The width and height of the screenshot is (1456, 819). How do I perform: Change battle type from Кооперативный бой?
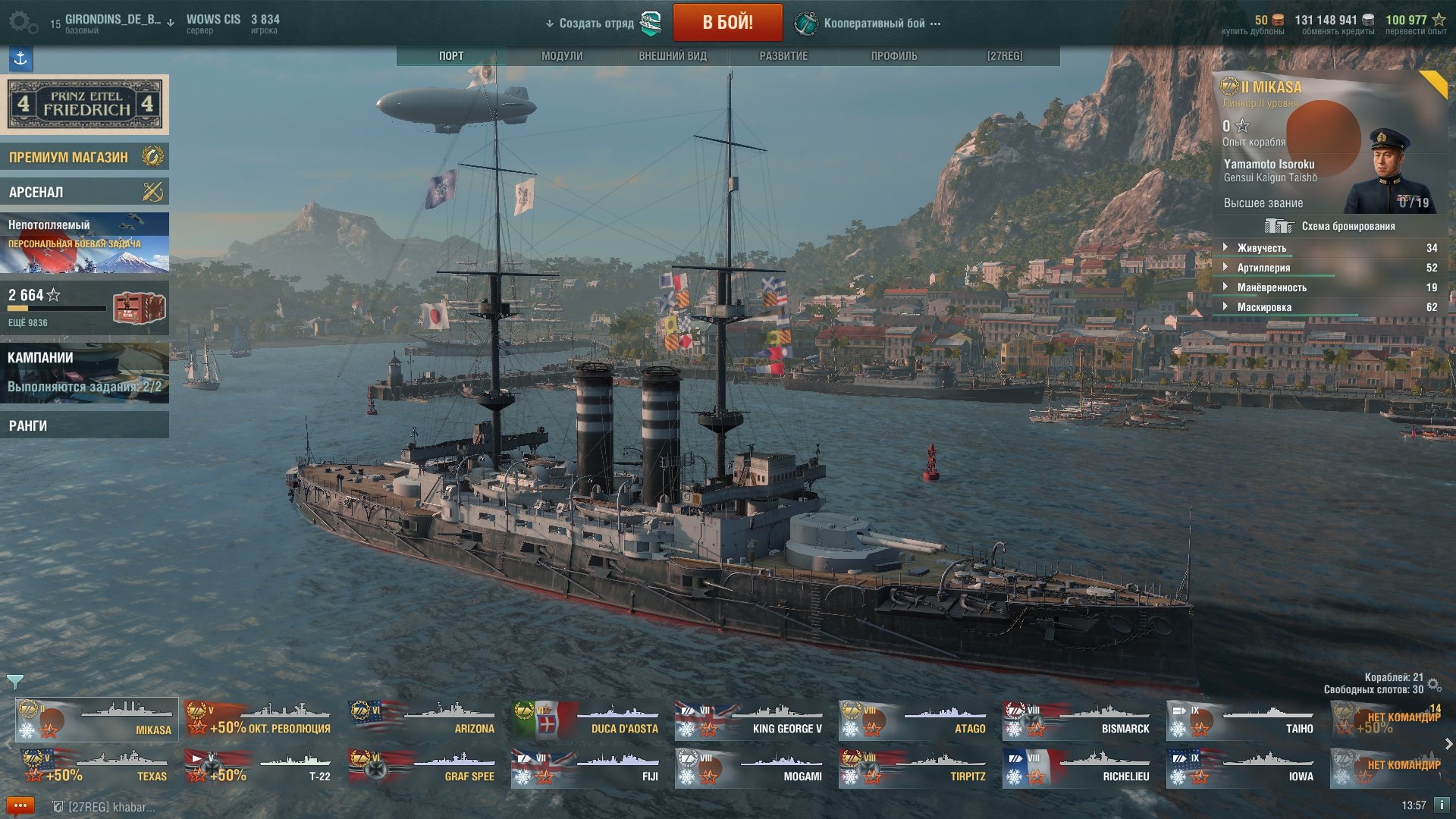(x=874, y=24)
